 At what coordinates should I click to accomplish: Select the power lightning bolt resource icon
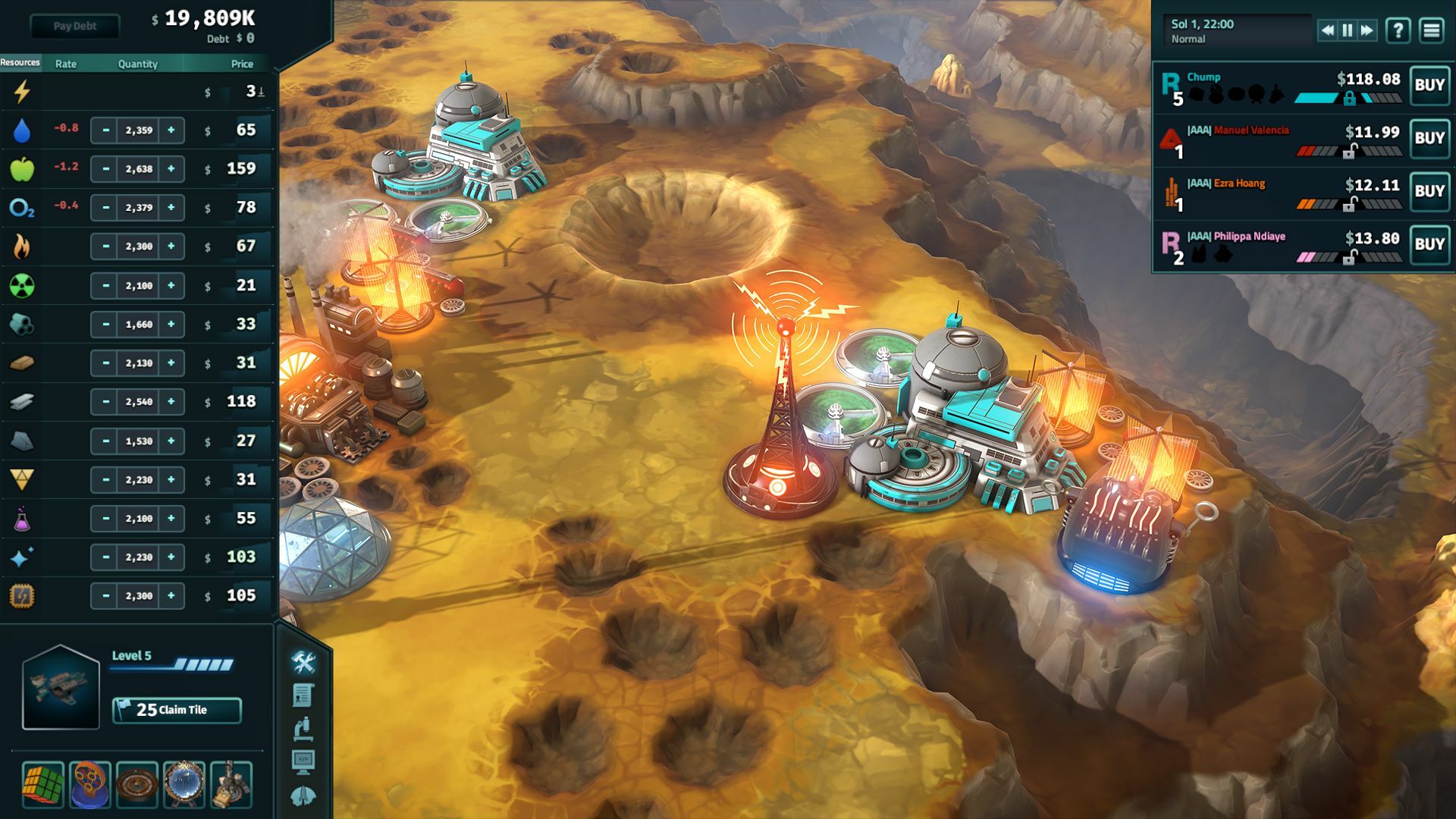[20, 90]
